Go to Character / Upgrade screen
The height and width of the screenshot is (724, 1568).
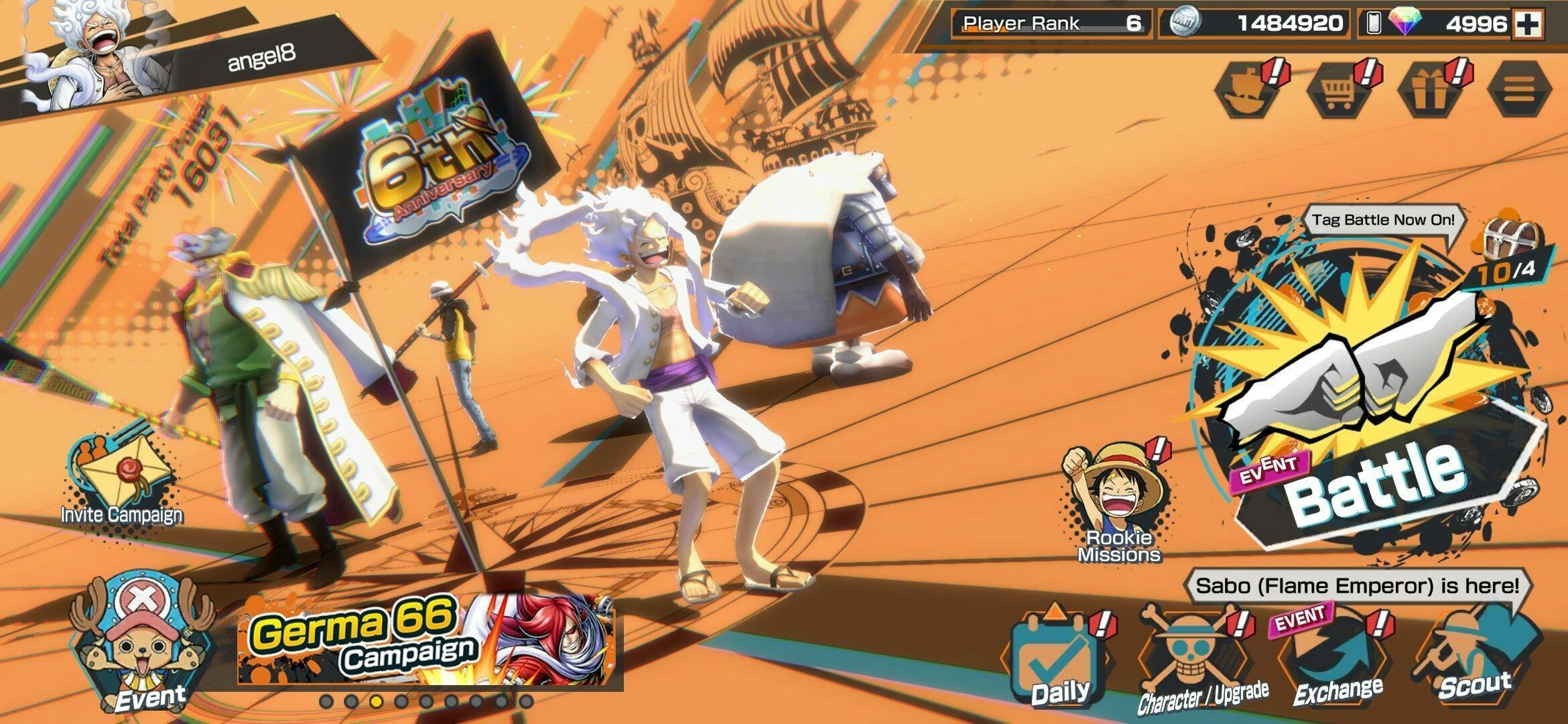tap(1199, 660)
